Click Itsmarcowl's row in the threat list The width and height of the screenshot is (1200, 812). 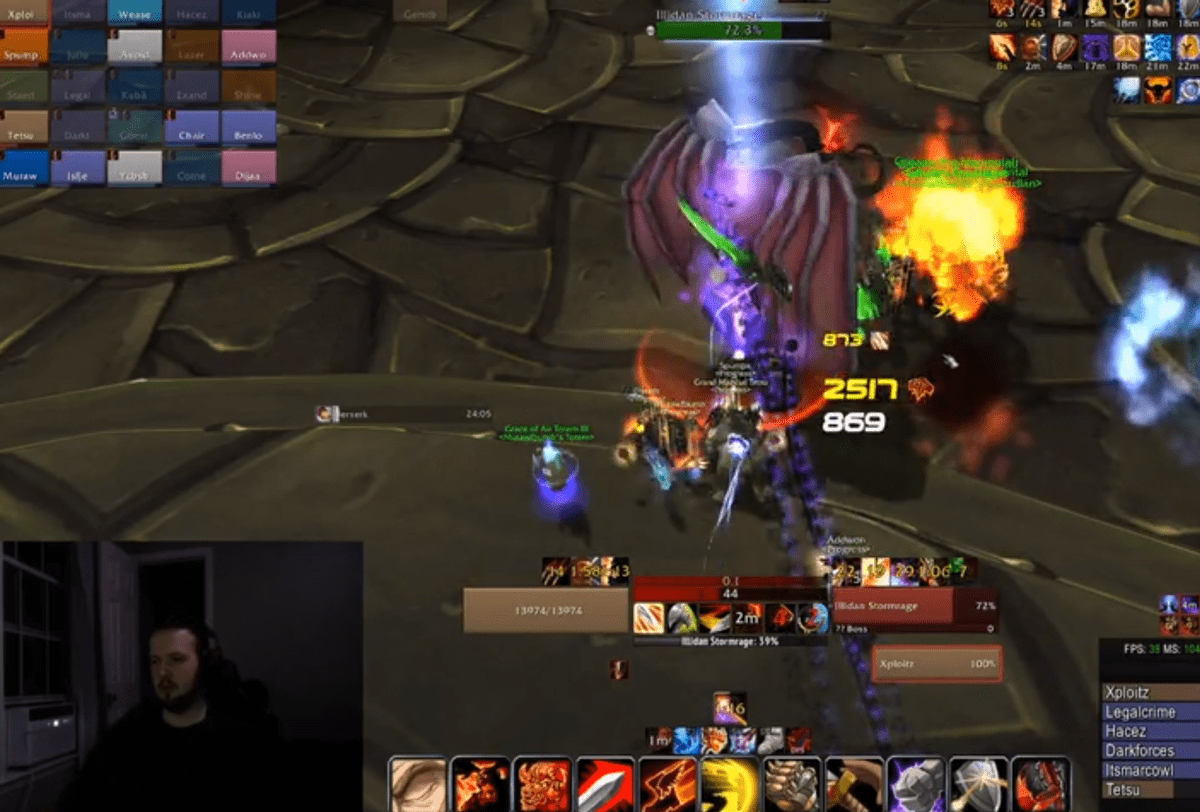coord(1149,770)
